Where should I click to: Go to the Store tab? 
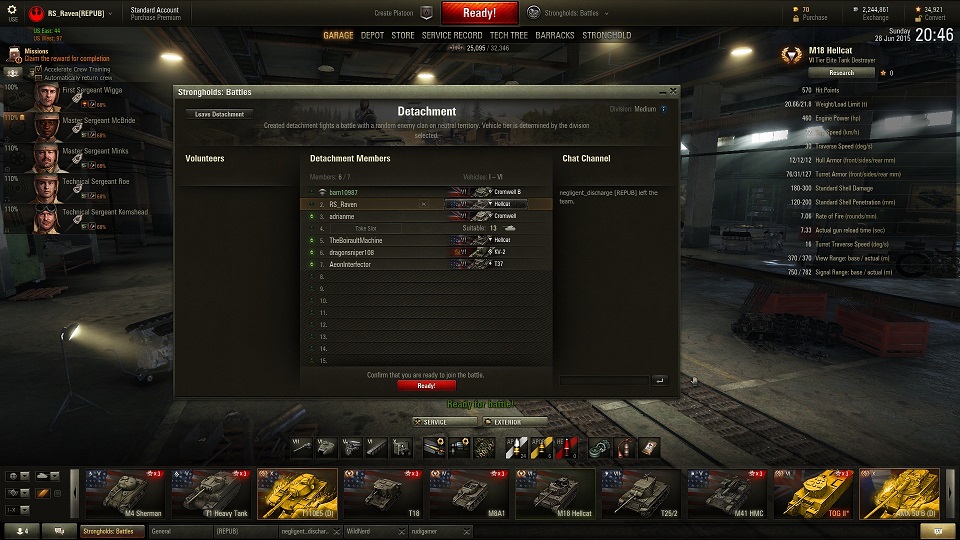point(403,35)
